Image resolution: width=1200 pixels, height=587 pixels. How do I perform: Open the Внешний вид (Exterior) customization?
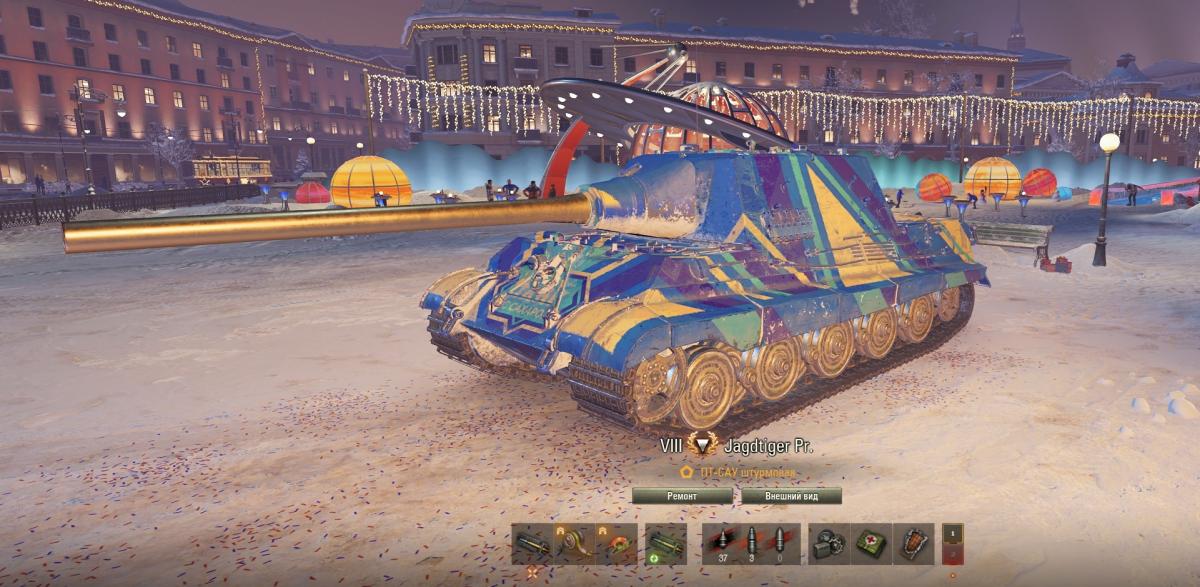(x=791, y=496)
